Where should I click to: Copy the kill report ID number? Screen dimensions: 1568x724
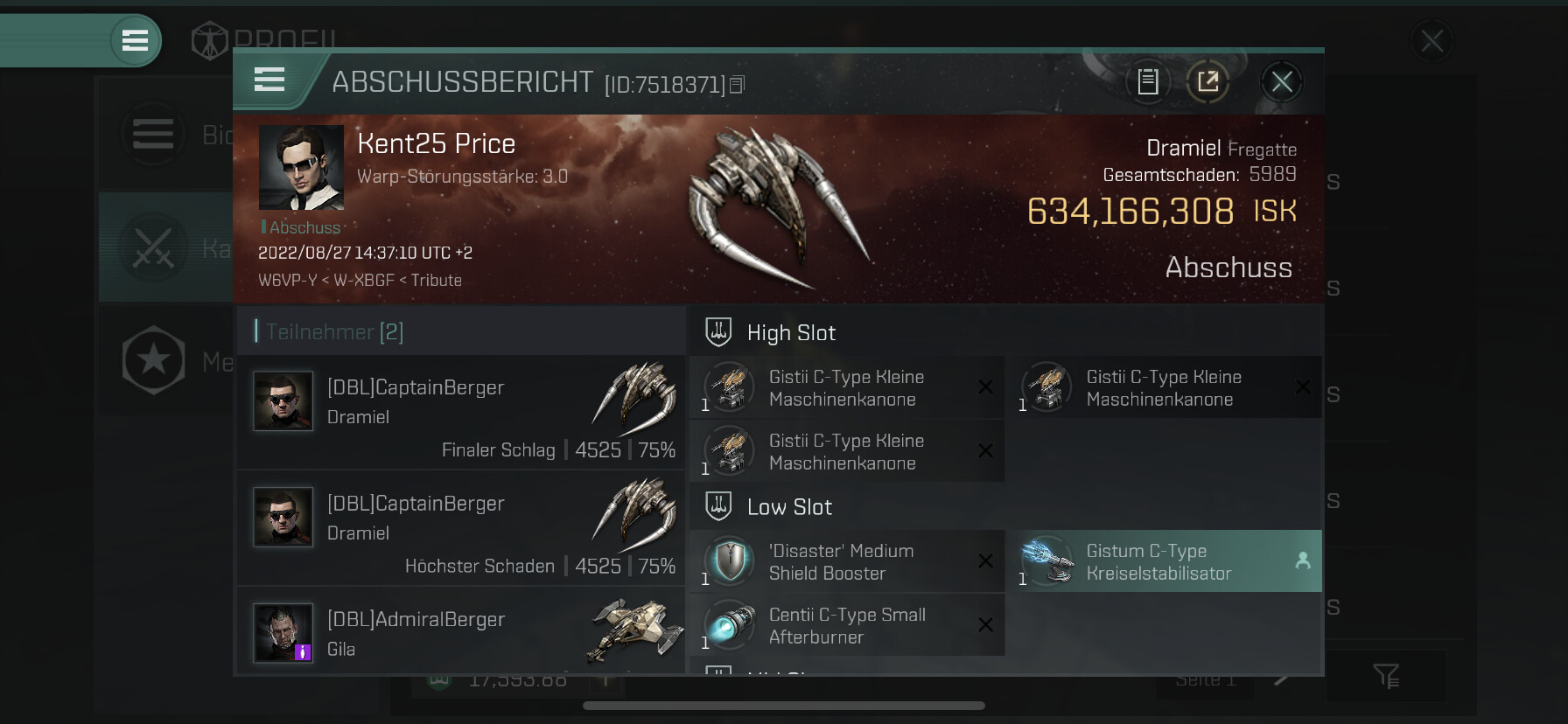(737, 85)
